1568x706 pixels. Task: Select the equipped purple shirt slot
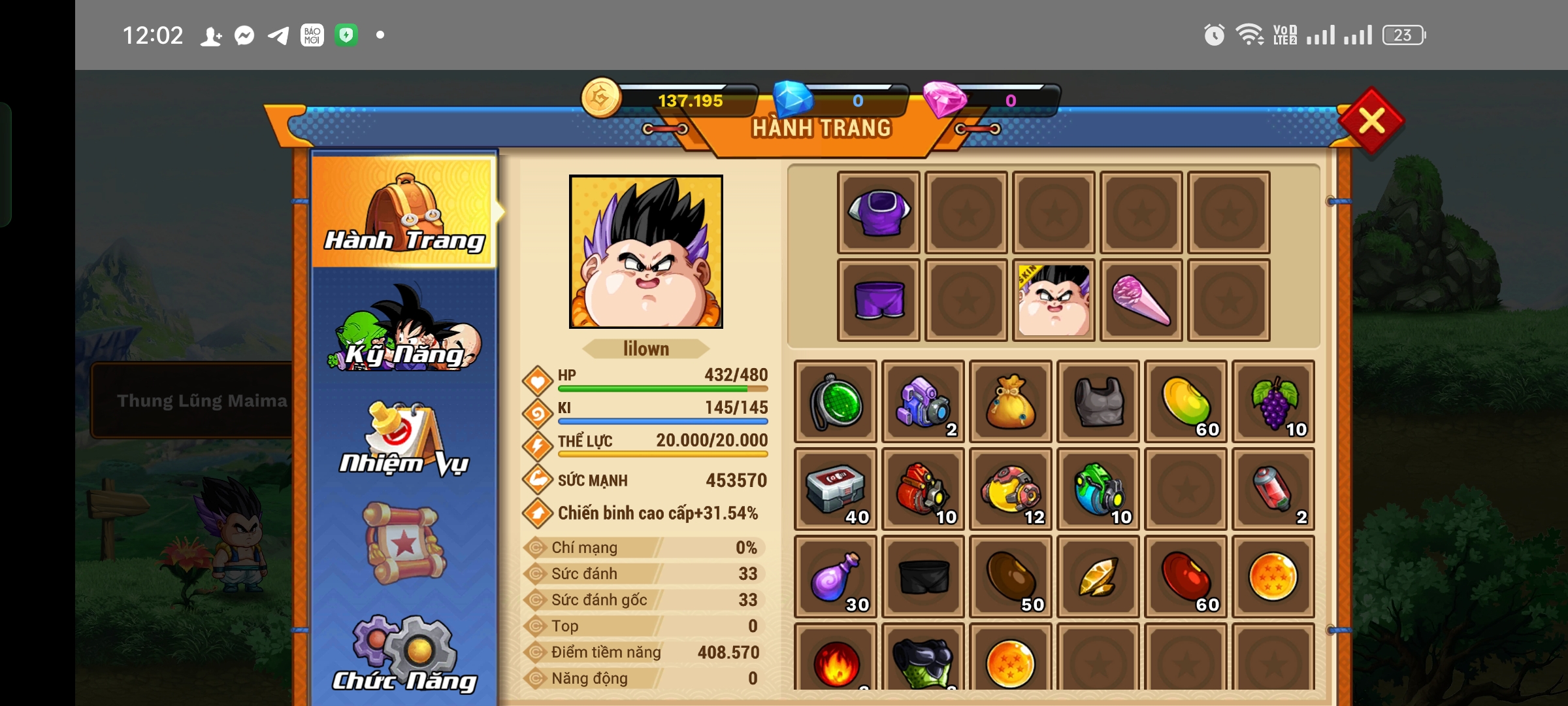(879, 212)
